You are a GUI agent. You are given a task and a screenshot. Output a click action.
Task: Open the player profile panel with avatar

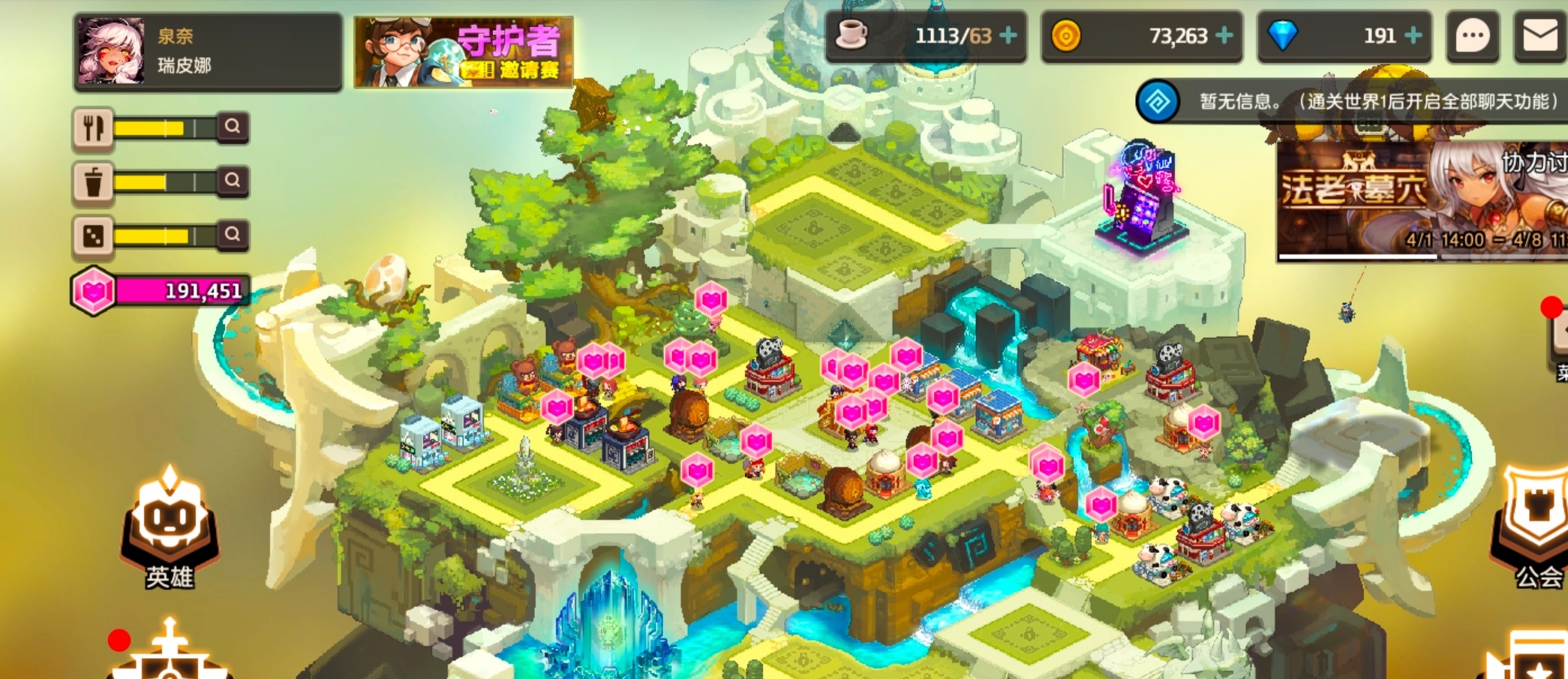(x=207, y=51)
